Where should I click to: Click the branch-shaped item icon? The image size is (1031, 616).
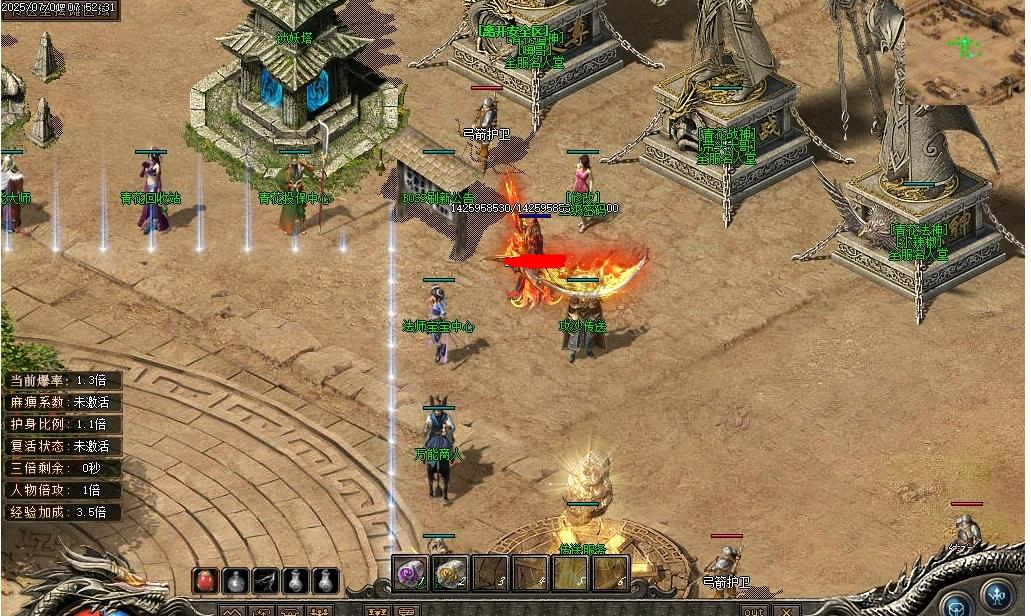(x=265, y=580)
